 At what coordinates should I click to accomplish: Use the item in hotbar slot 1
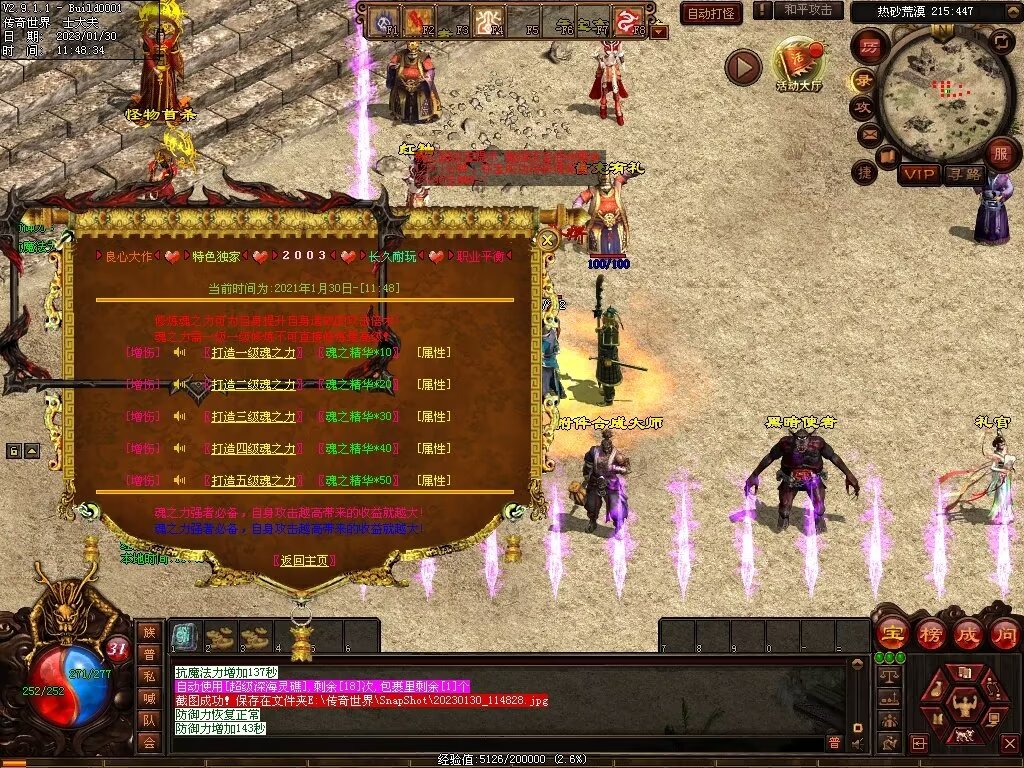tap(184, 636)
